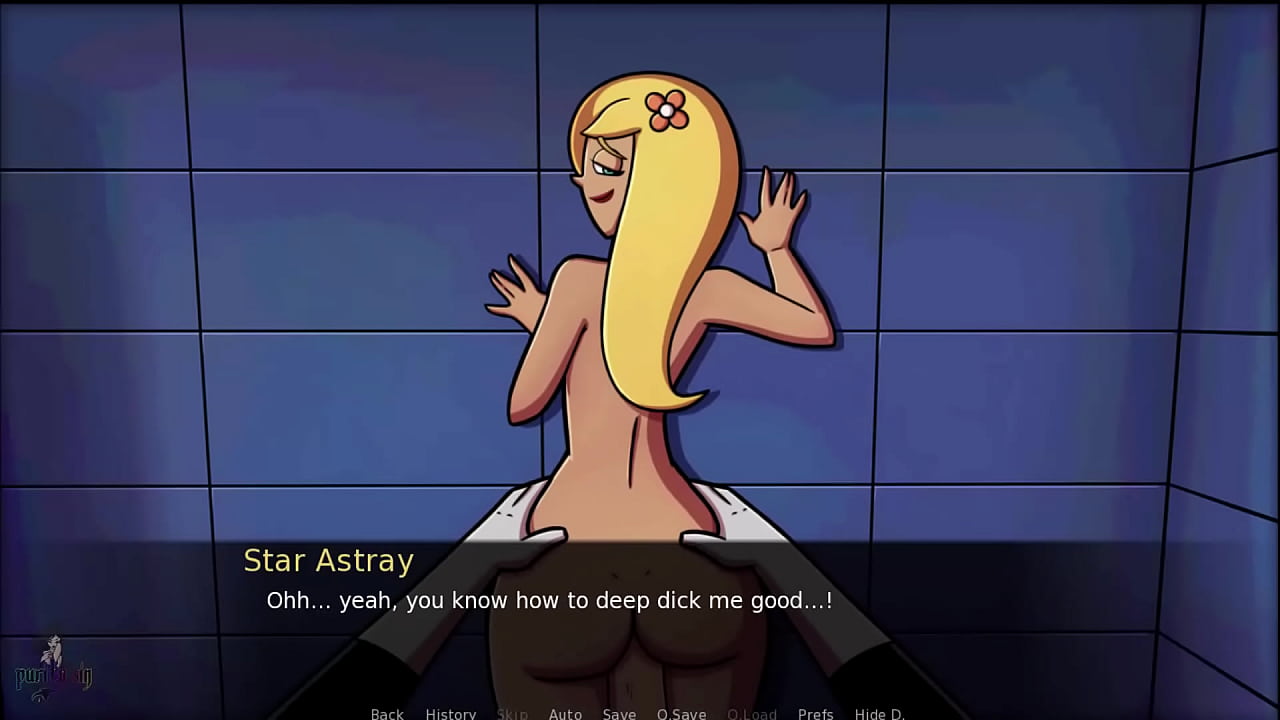Open the Save screen

619,714
